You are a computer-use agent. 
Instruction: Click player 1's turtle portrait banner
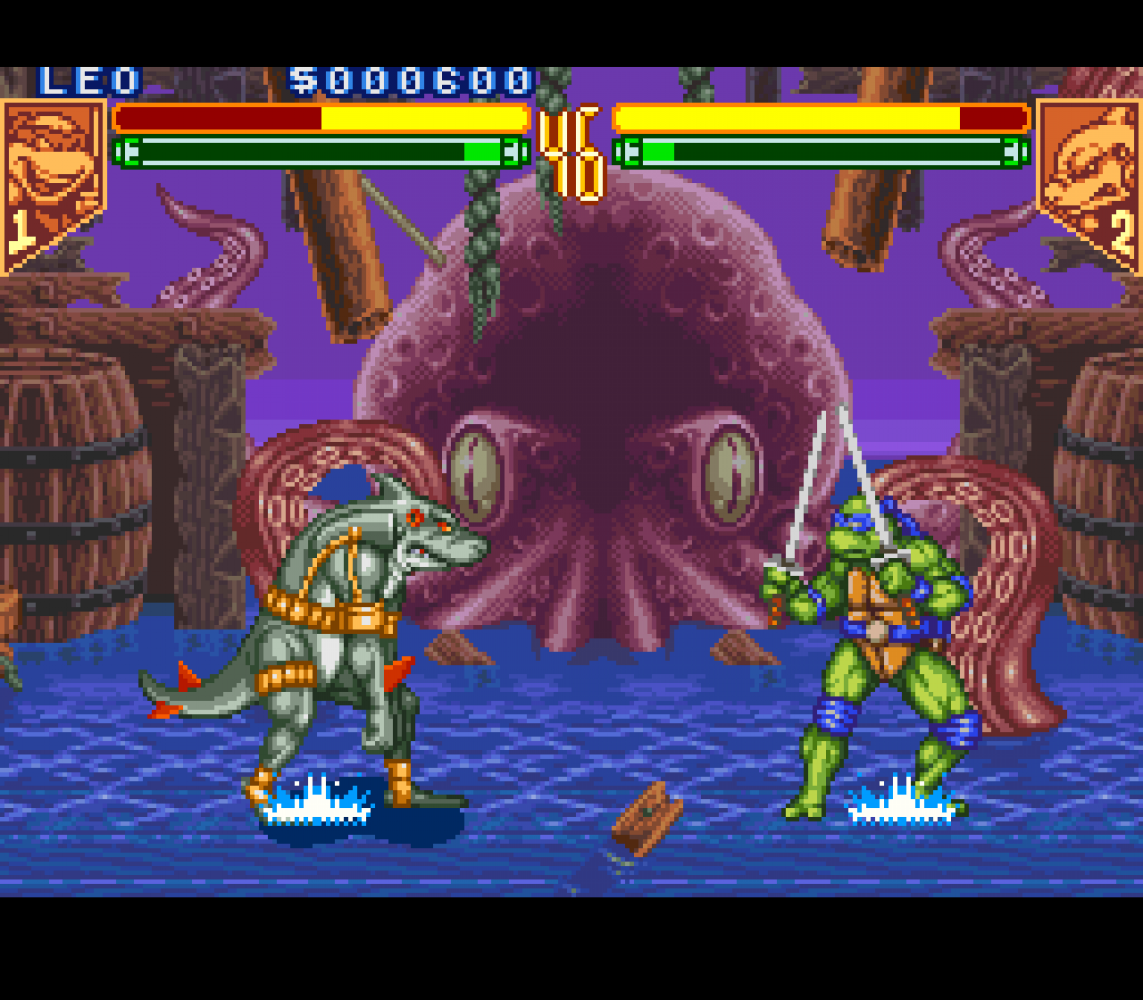click(x=52, y=180)
